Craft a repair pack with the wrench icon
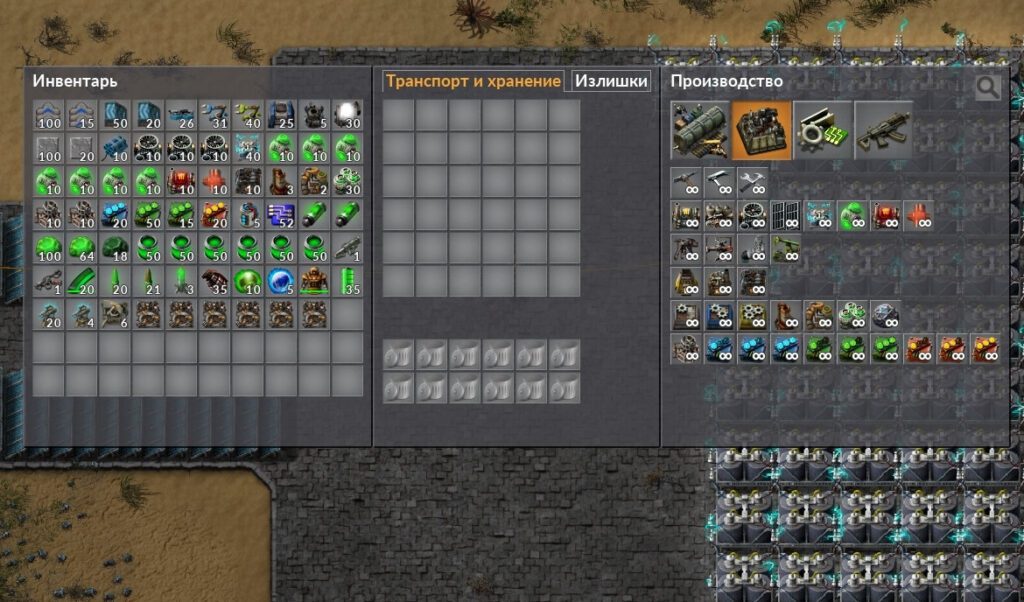This screenshot has height=602, width=1024. (752, 181)
